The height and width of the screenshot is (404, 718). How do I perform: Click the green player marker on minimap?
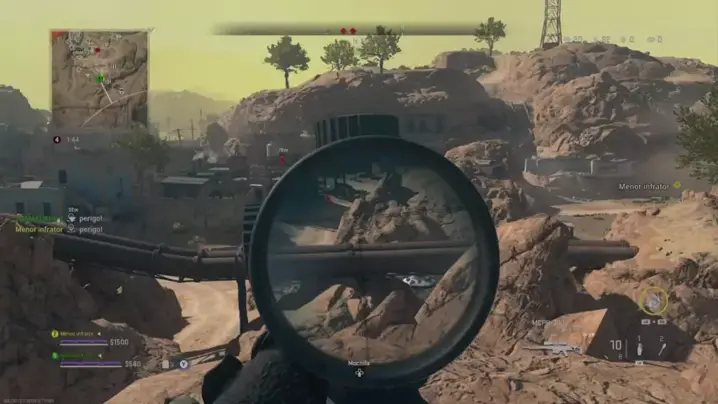(x=100, y=78)
